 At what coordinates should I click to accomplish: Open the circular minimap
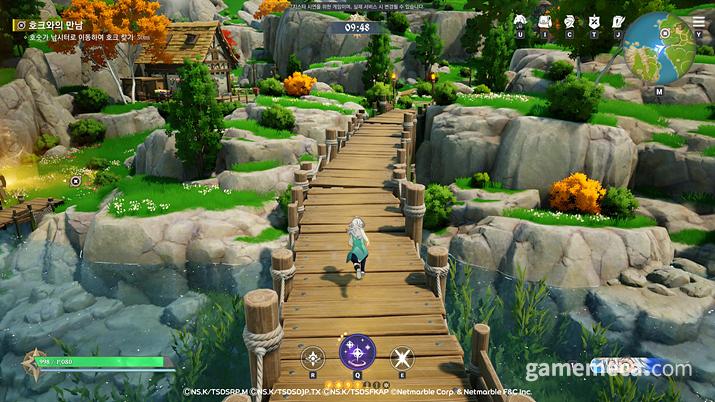(660, 47)
